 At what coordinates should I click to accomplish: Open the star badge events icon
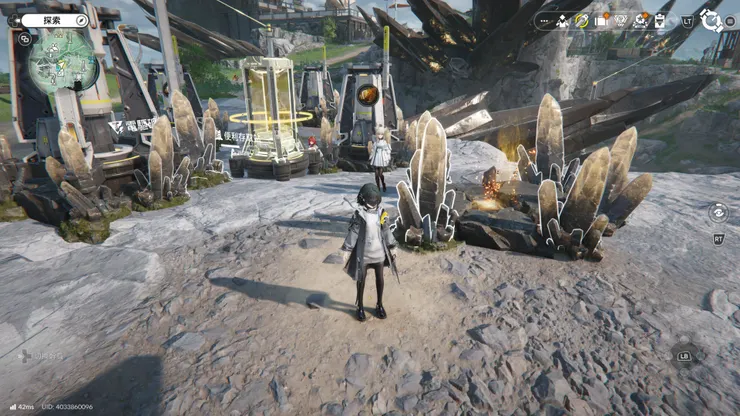[x=641, y=20]
